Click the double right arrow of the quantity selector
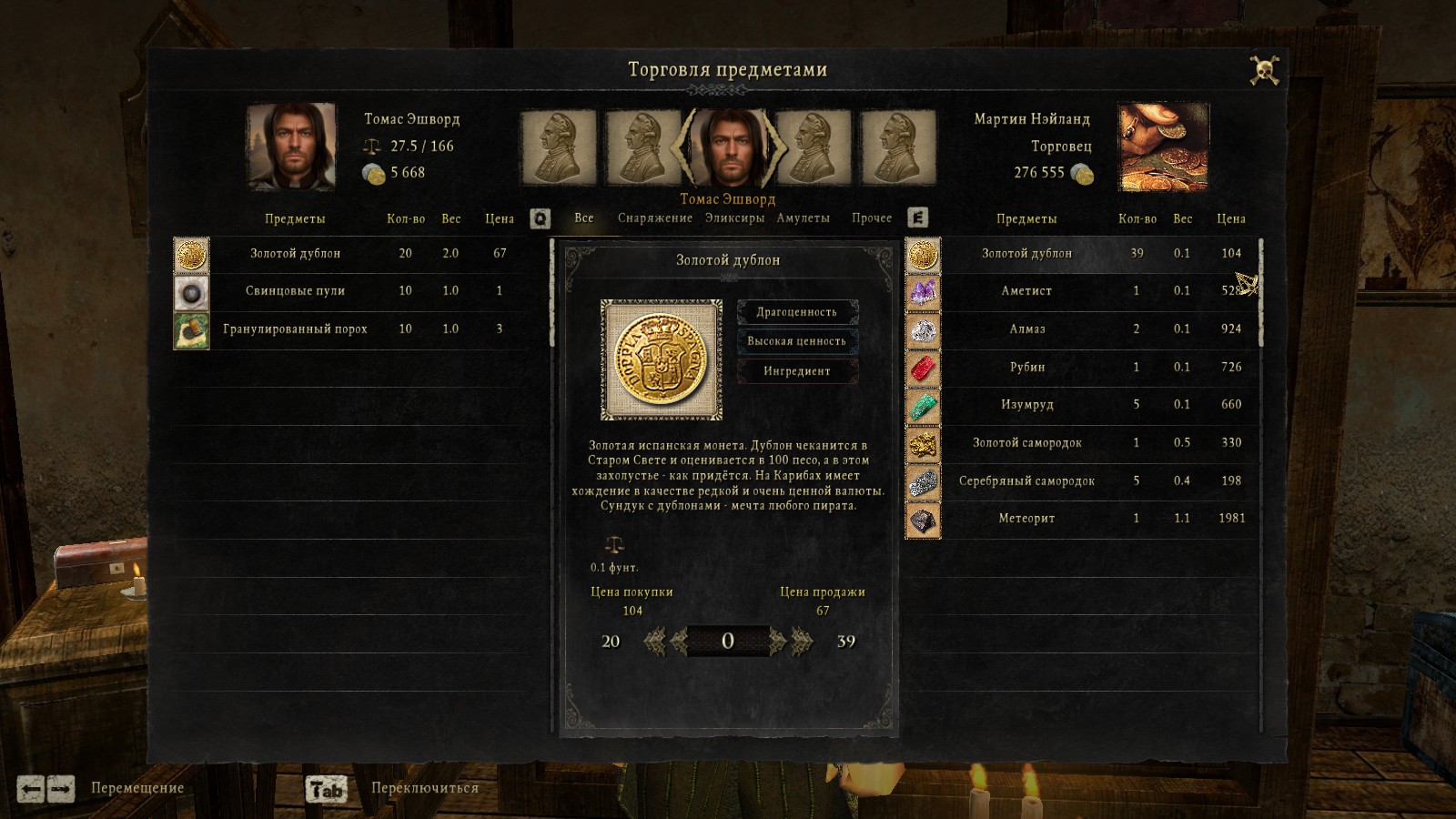 (803, 642)
